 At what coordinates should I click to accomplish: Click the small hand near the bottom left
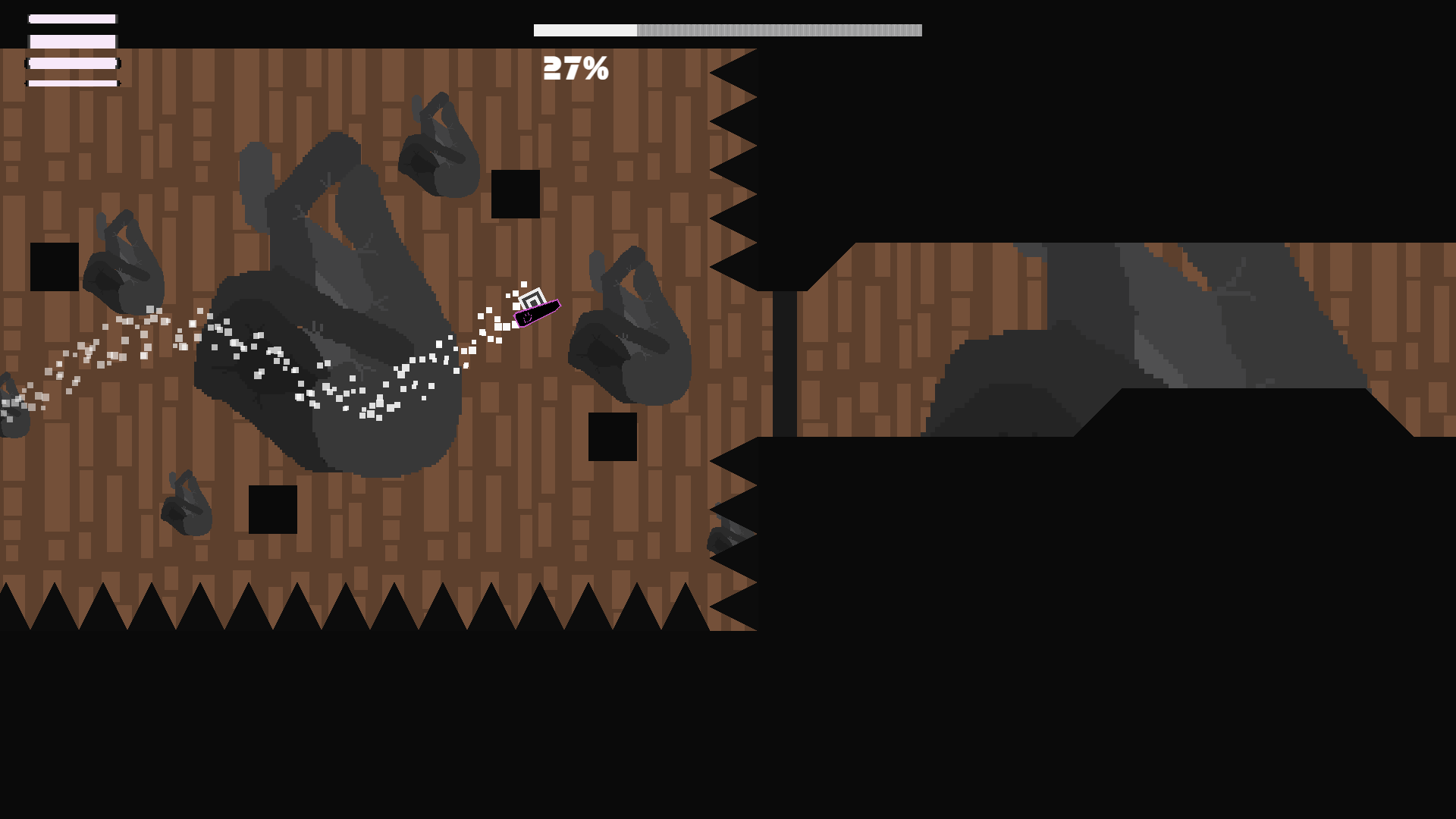pyautogui.click(x=186, y=504)
